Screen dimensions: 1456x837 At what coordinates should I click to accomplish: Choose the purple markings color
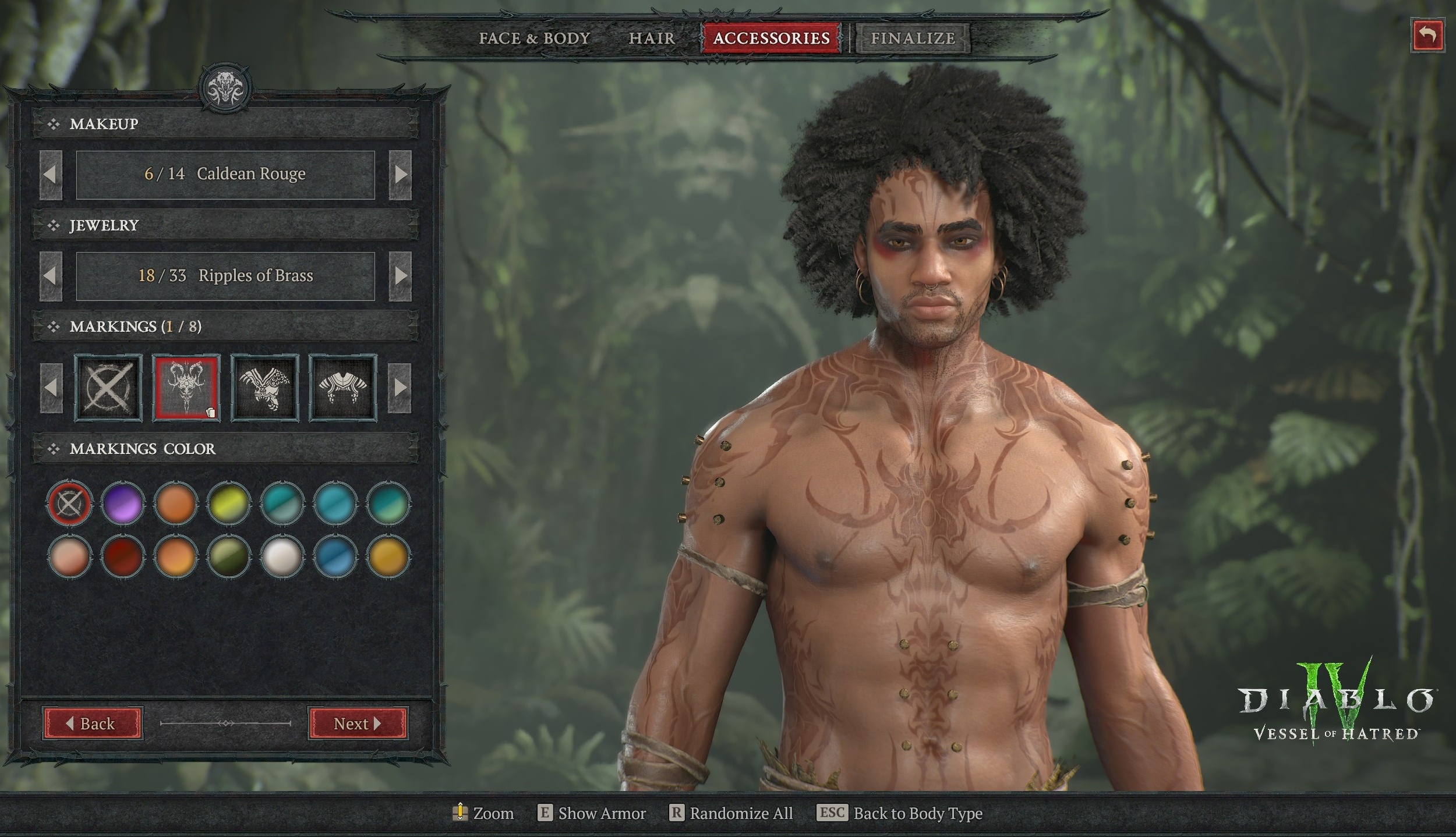(x=122, y=503)
